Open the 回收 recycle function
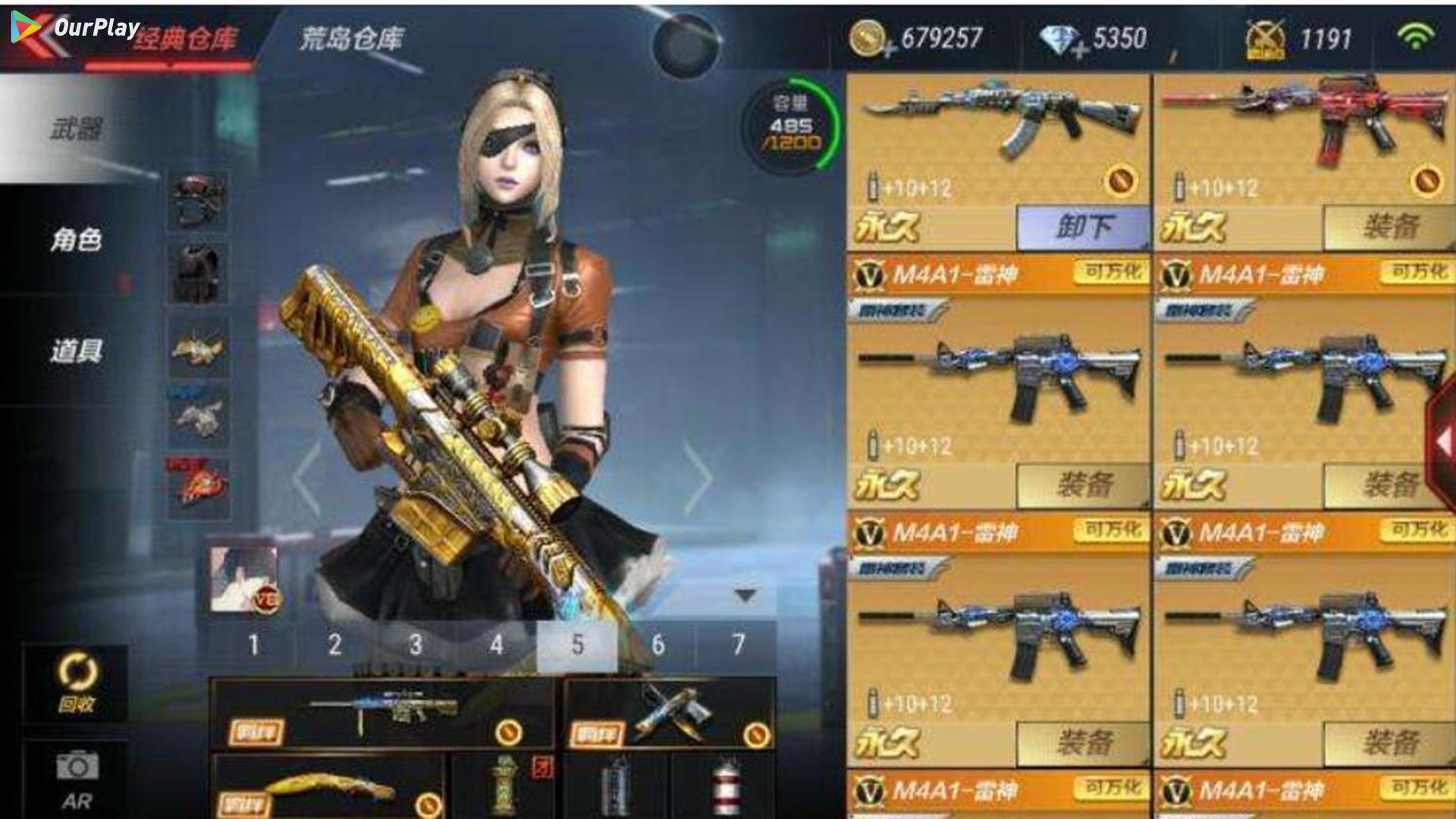Viewport: 1456px width, 819px height. 77,683
